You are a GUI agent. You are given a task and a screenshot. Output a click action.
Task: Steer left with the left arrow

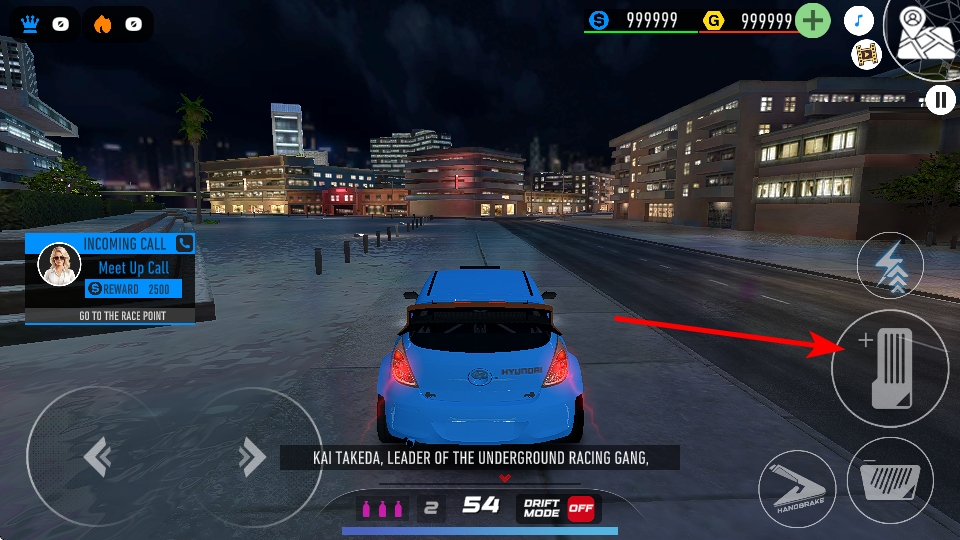coord(97,457)
